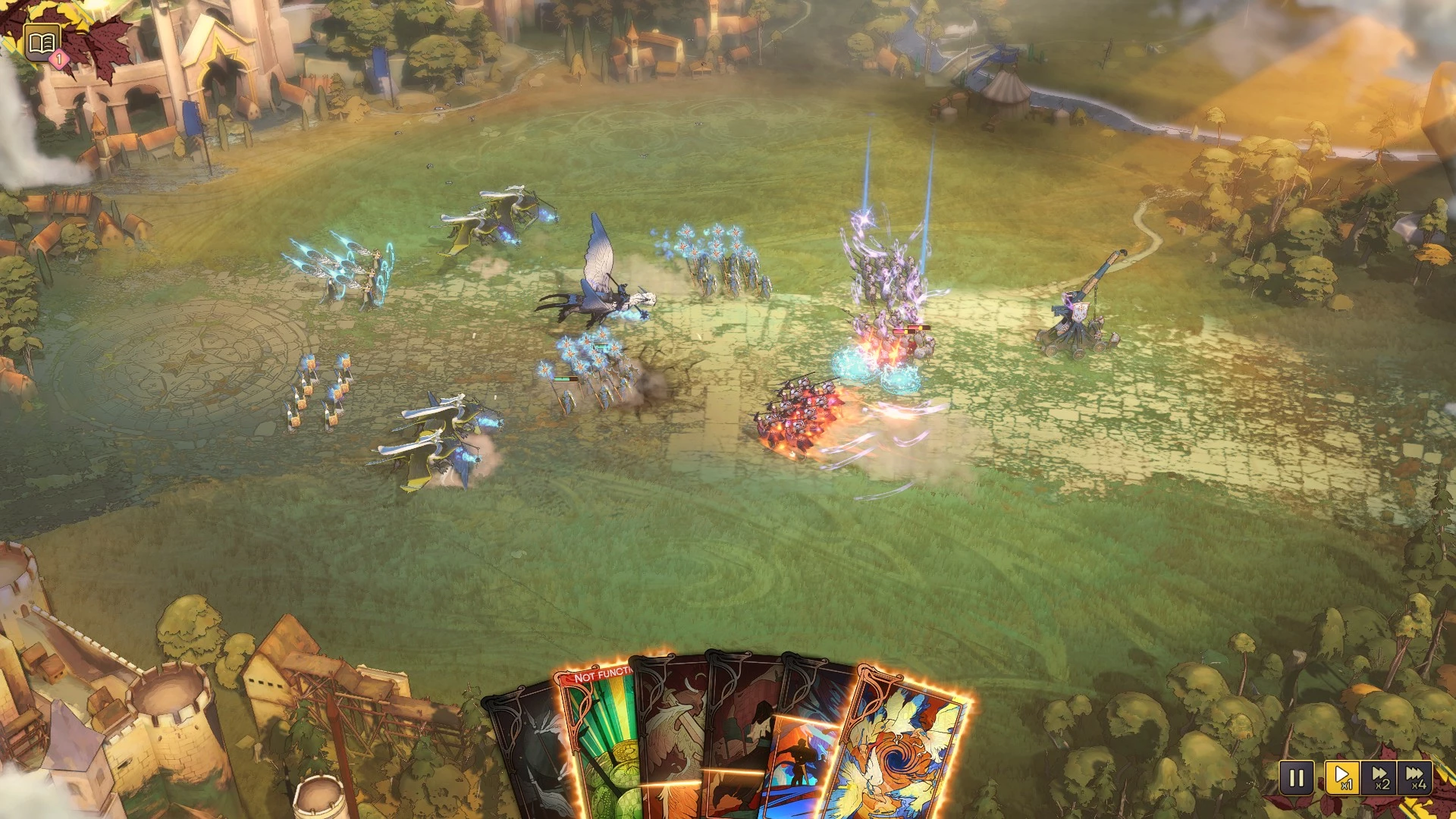
Task: Select the glowing swirling vortex birds card
Action: point(902,751)
